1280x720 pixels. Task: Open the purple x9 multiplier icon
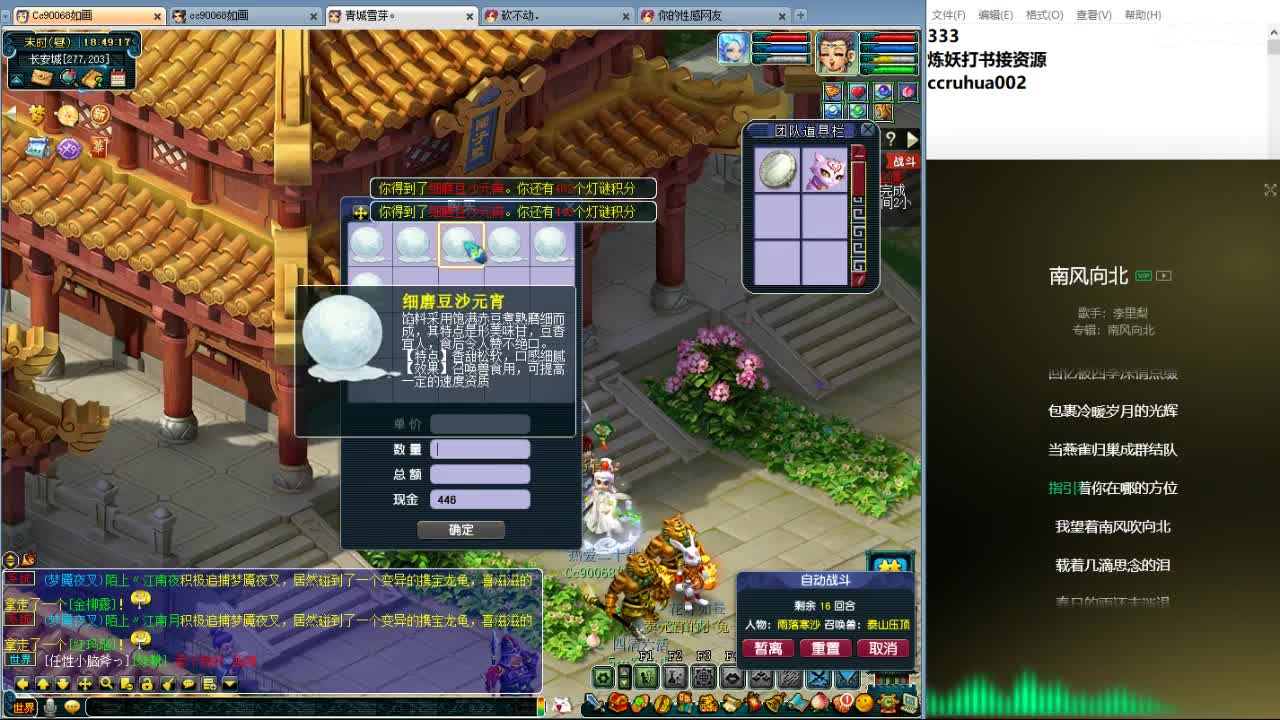coord(70,148)
